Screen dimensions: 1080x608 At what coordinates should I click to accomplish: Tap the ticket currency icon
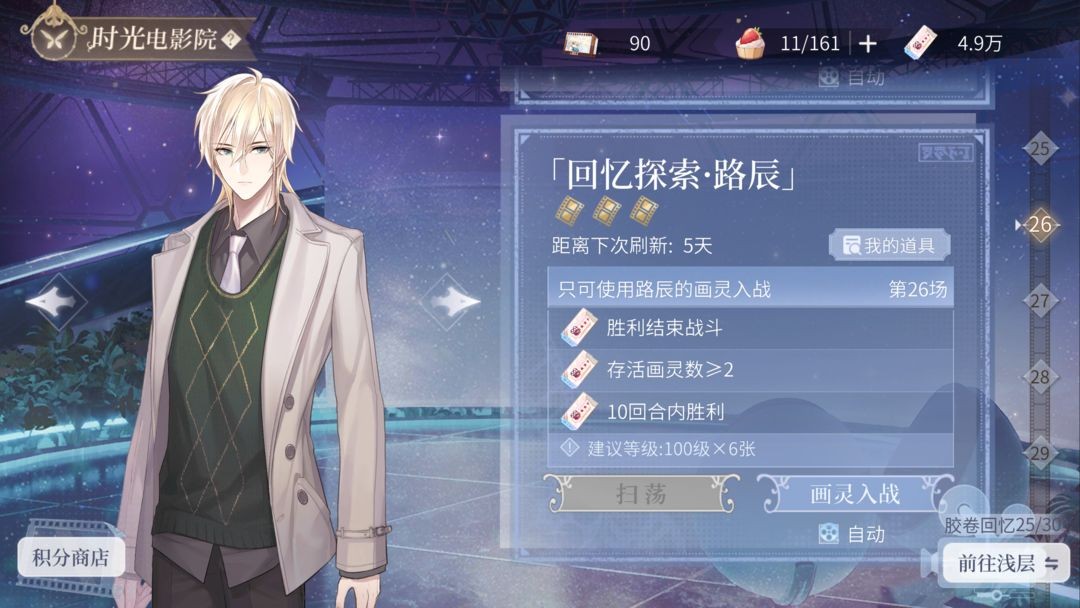pos(922,42)
